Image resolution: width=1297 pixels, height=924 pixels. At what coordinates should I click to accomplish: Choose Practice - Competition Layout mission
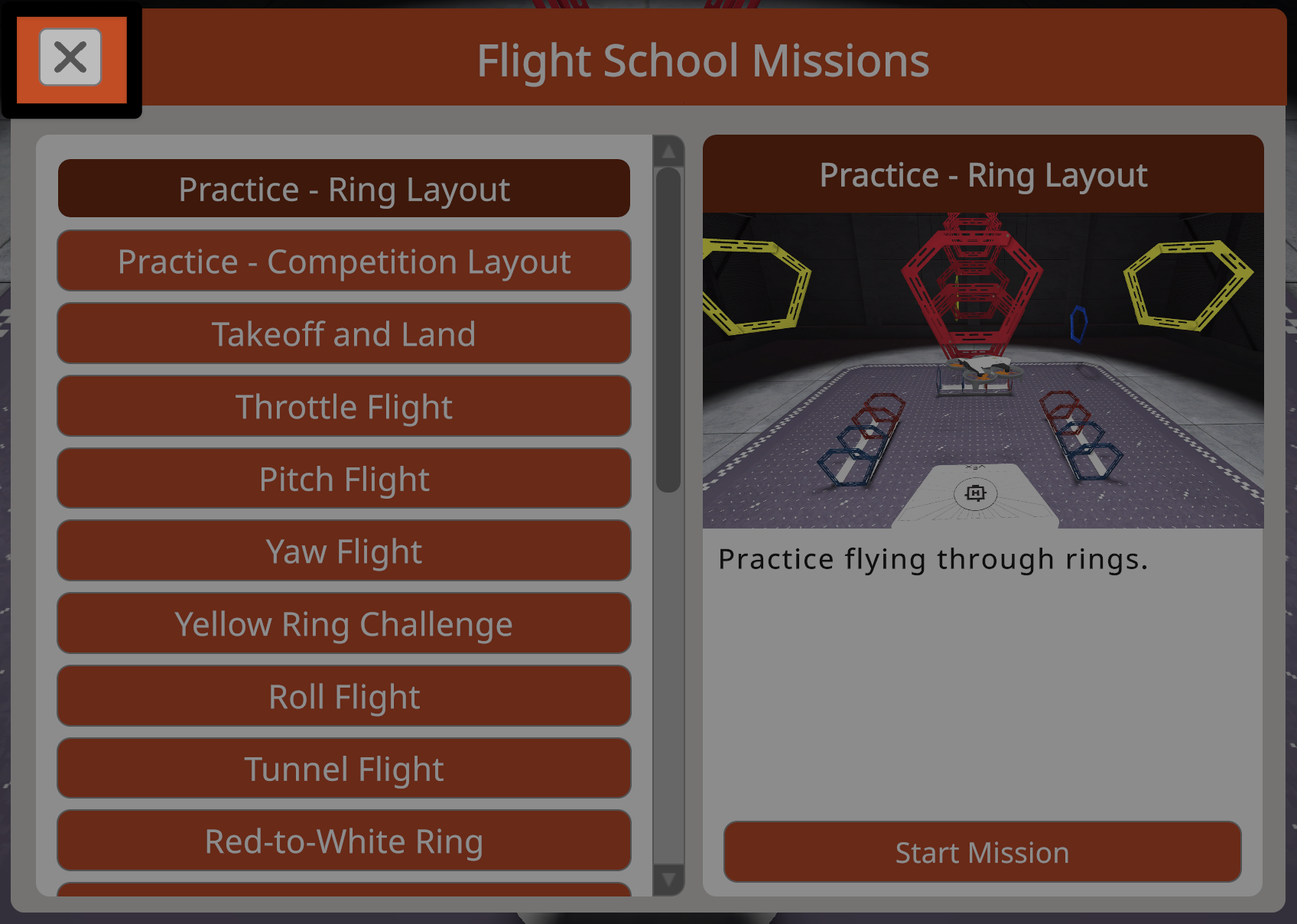coord(343,261)
